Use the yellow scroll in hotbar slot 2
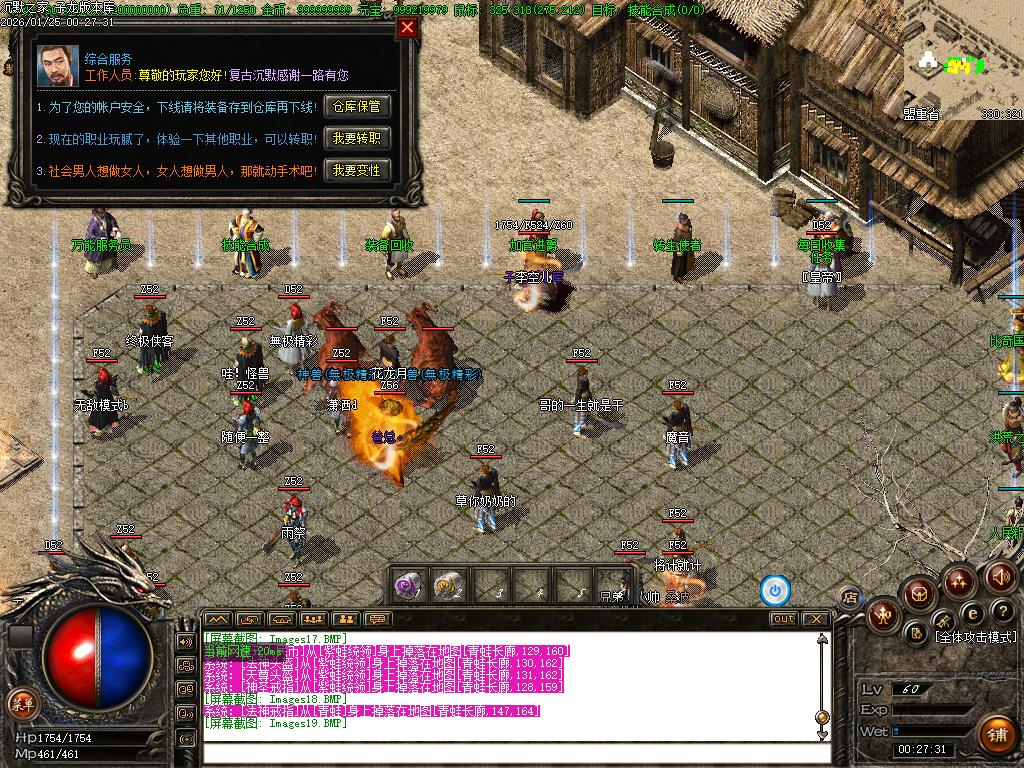 coord(448,586)
